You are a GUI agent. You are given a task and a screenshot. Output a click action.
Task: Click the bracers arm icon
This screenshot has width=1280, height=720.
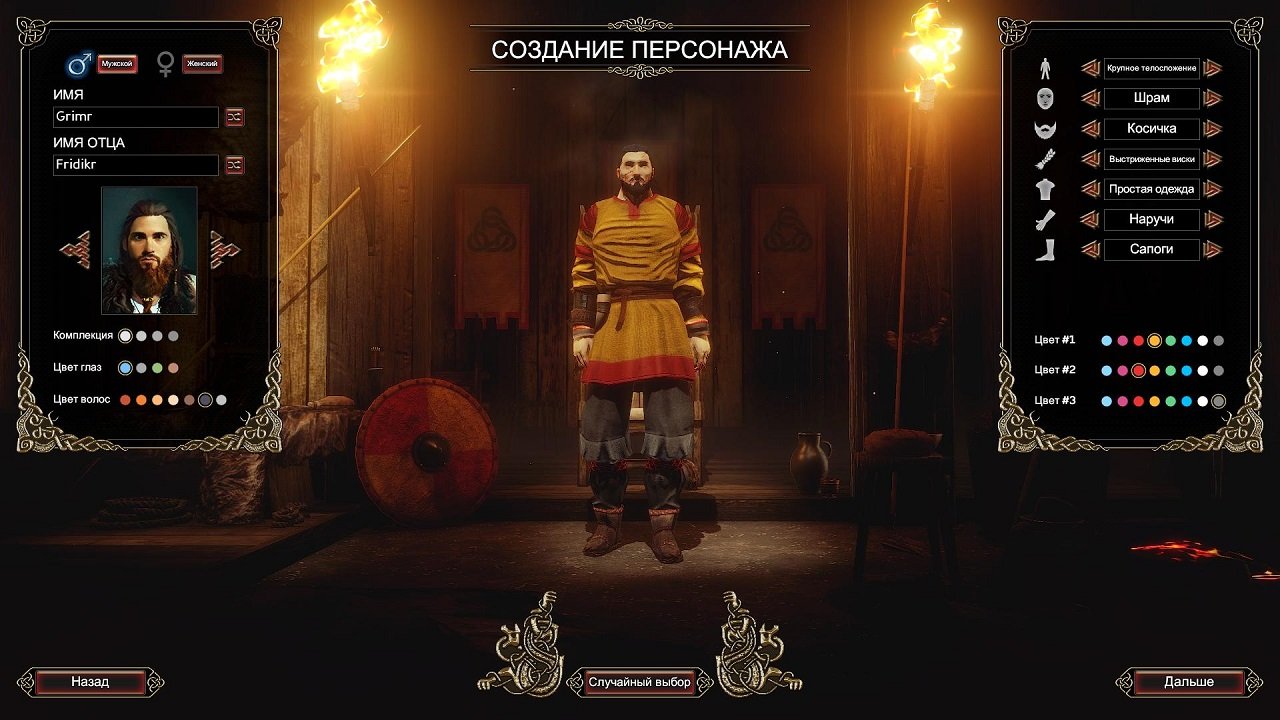click(x=1046, y=220)
